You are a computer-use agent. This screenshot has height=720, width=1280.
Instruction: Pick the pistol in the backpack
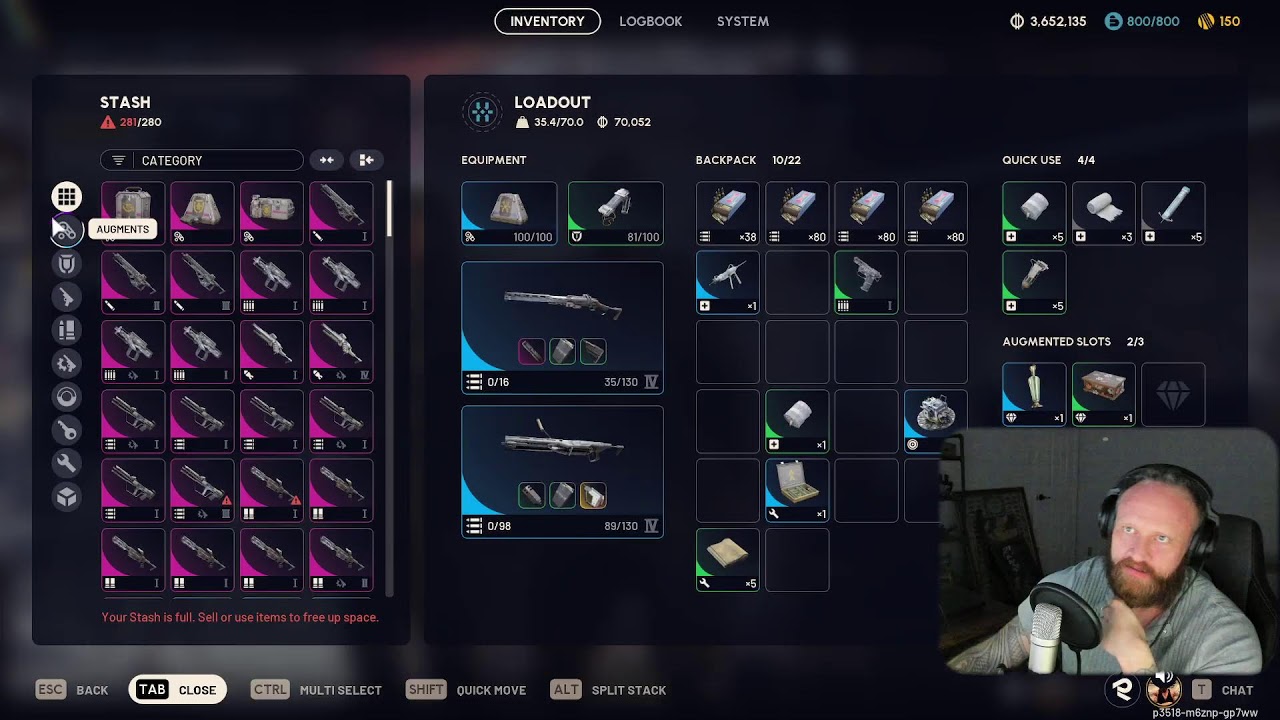[866, 282]
